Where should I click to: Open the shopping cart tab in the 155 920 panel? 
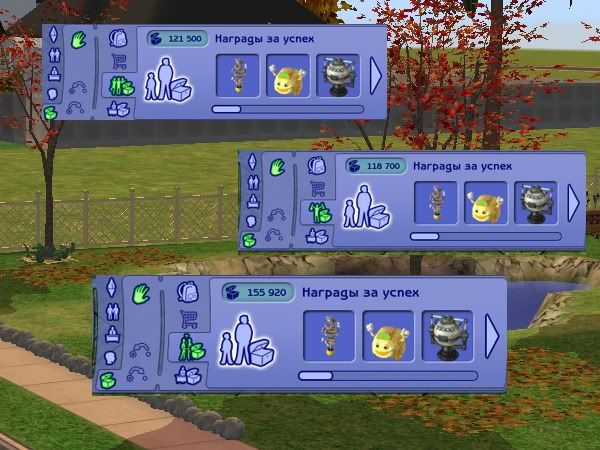pos(187,319)
